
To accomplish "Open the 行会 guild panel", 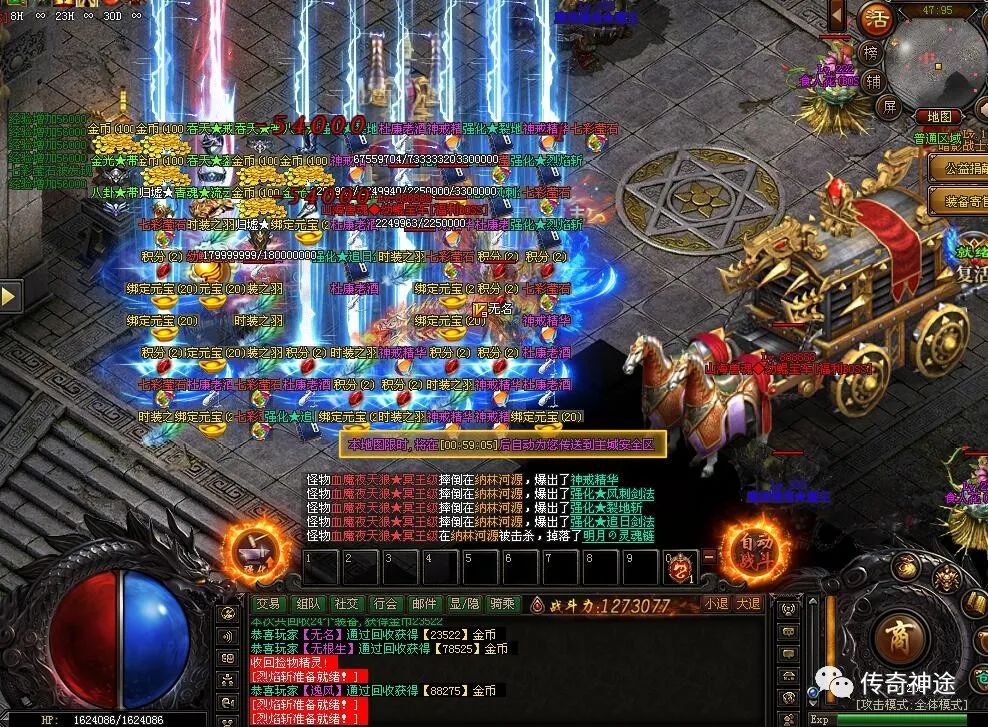I will (x=385, y=603).
